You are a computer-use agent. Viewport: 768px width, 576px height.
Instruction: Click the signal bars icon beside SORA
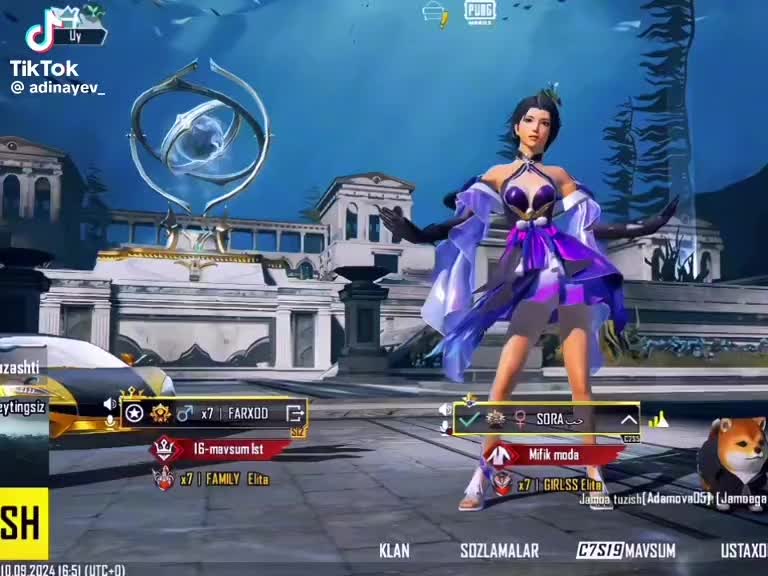click(x=658, y=420)
